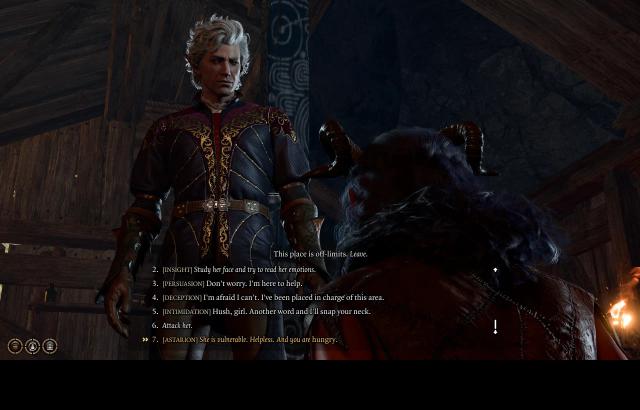The image size is (640, 410).
Task: Open the round icon with horizontal lines
Action: tap(15, 346)
